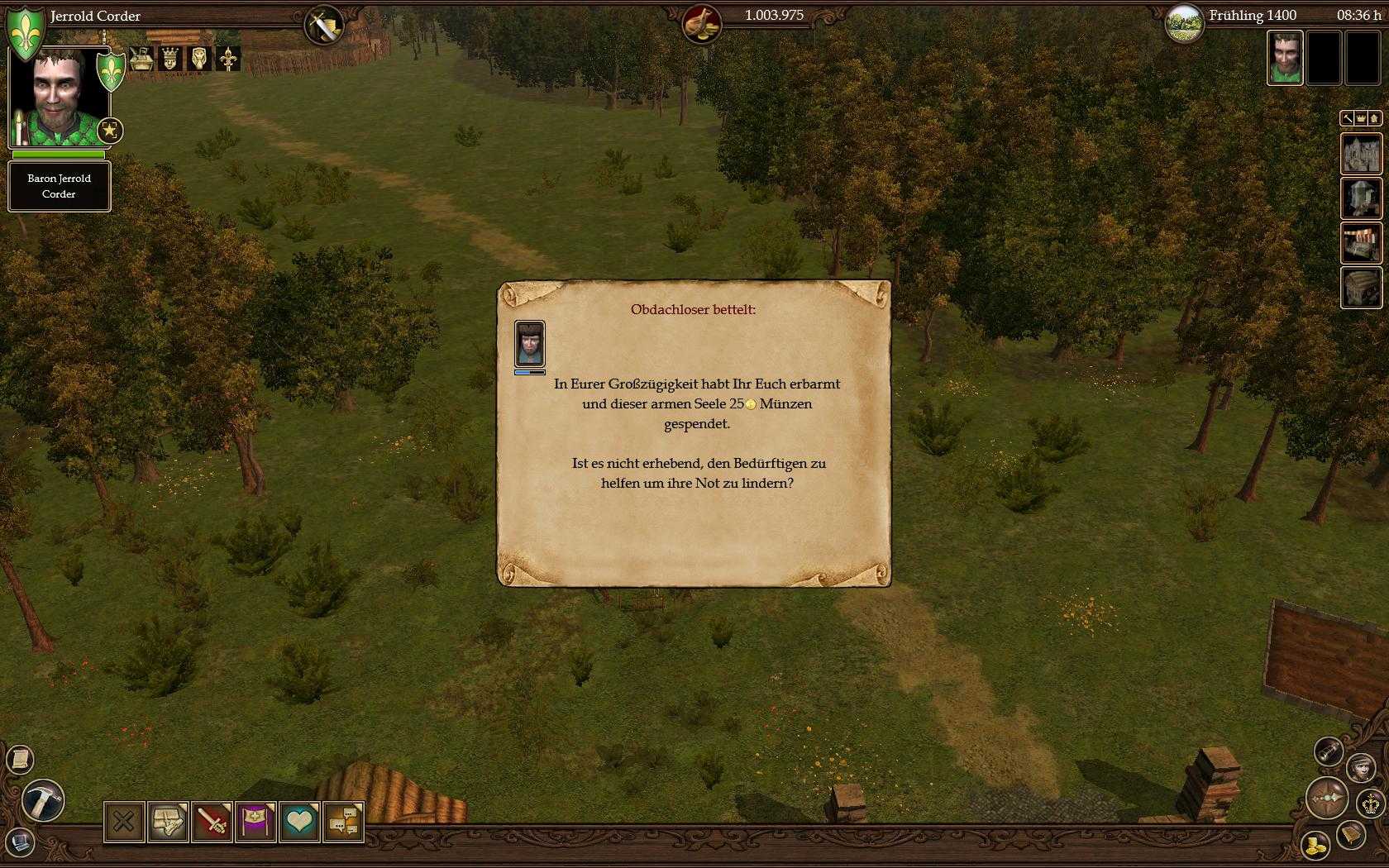Image resolution: width=1389 pixels, height=868 pixels.
Task: Toggle the crown minimap filter
Action: 1361,118
